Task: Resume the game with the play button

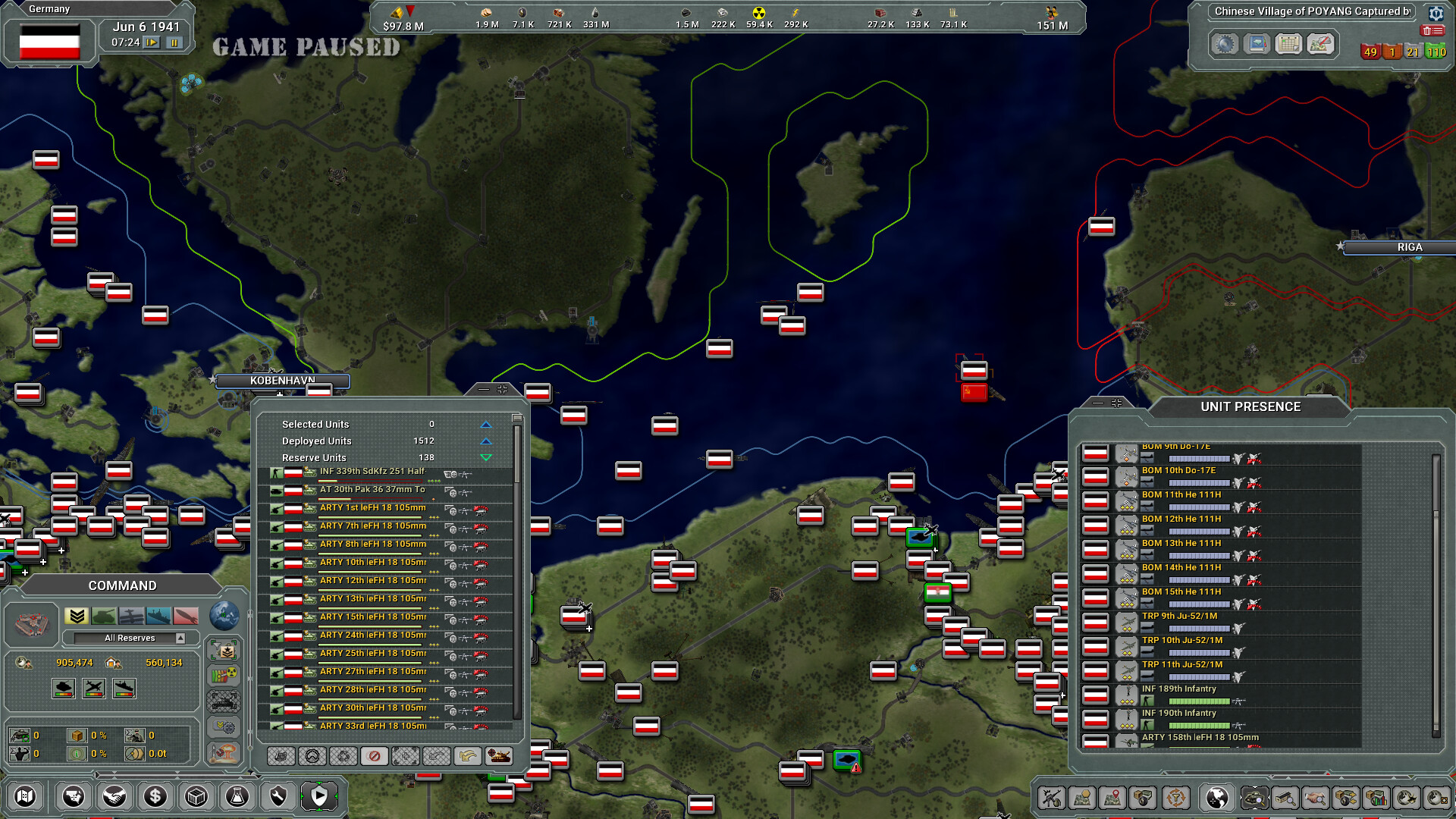Action: pyautogui.click(x=151, y=43)
